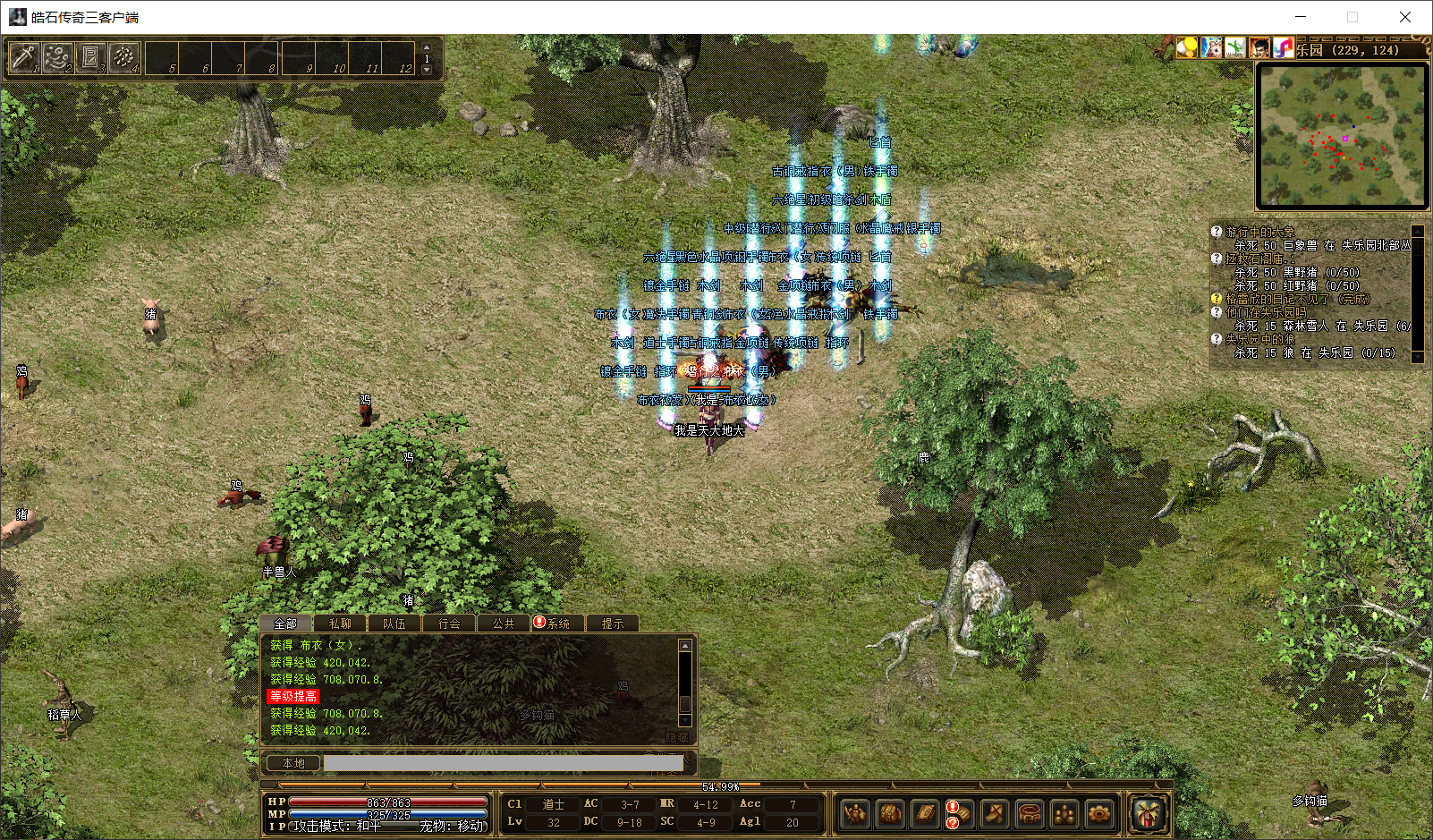Cast the talisman skill in slot 3

tap(90, 58)
